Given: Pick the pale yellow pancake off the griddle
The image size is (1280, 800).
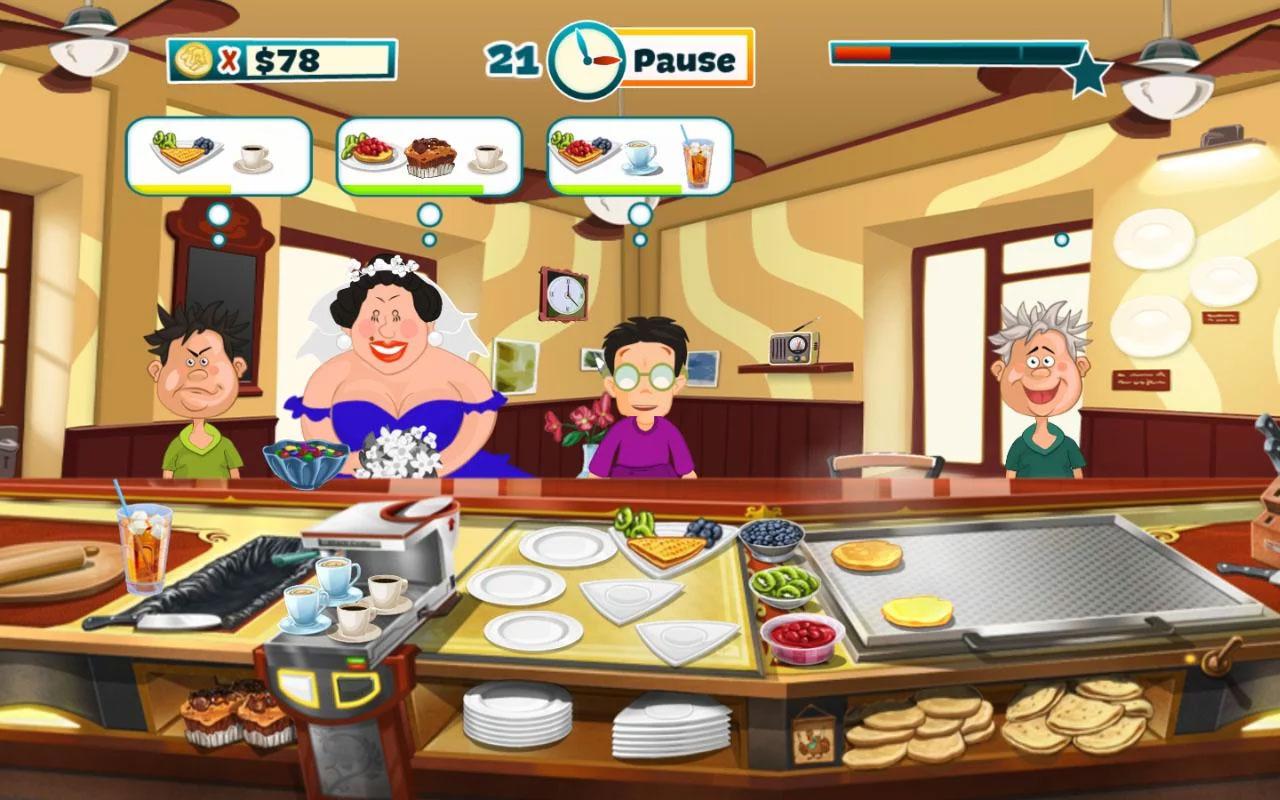Looking at the screenshot, I should click(x=917, y=611).
